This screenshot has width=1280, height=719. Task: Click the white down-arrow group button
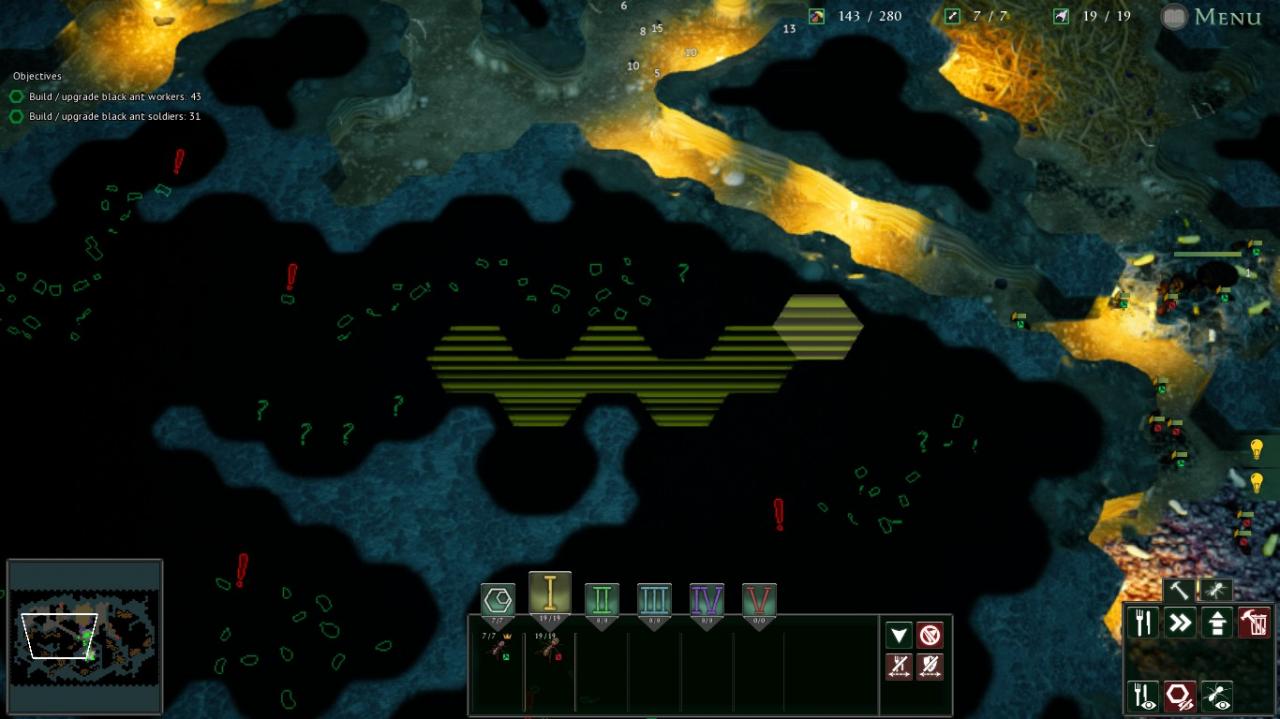(x=899, y=635)
